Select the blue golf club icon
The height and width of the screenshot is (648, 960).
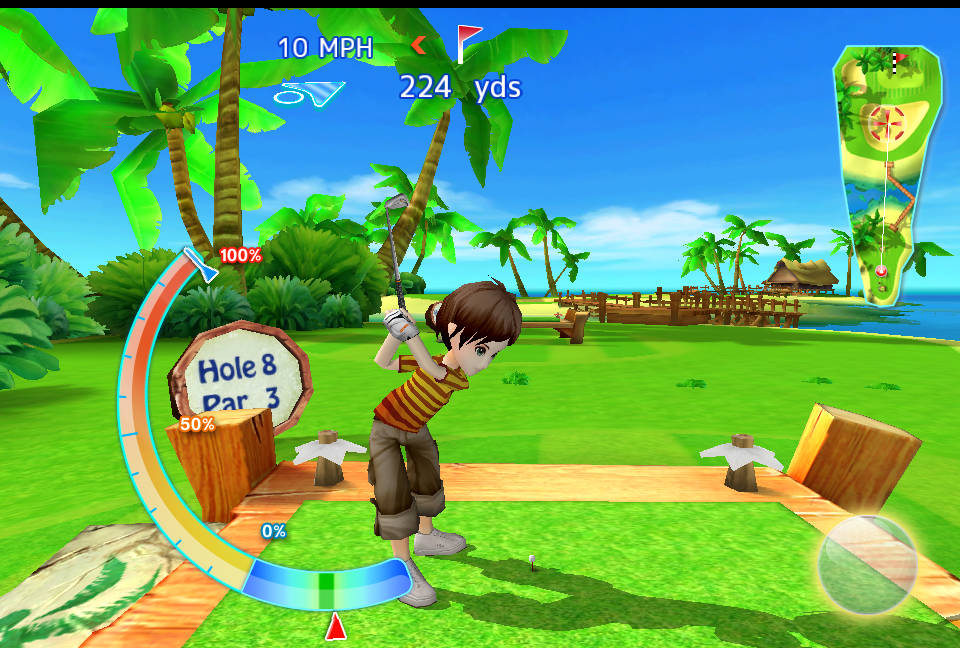309,94
